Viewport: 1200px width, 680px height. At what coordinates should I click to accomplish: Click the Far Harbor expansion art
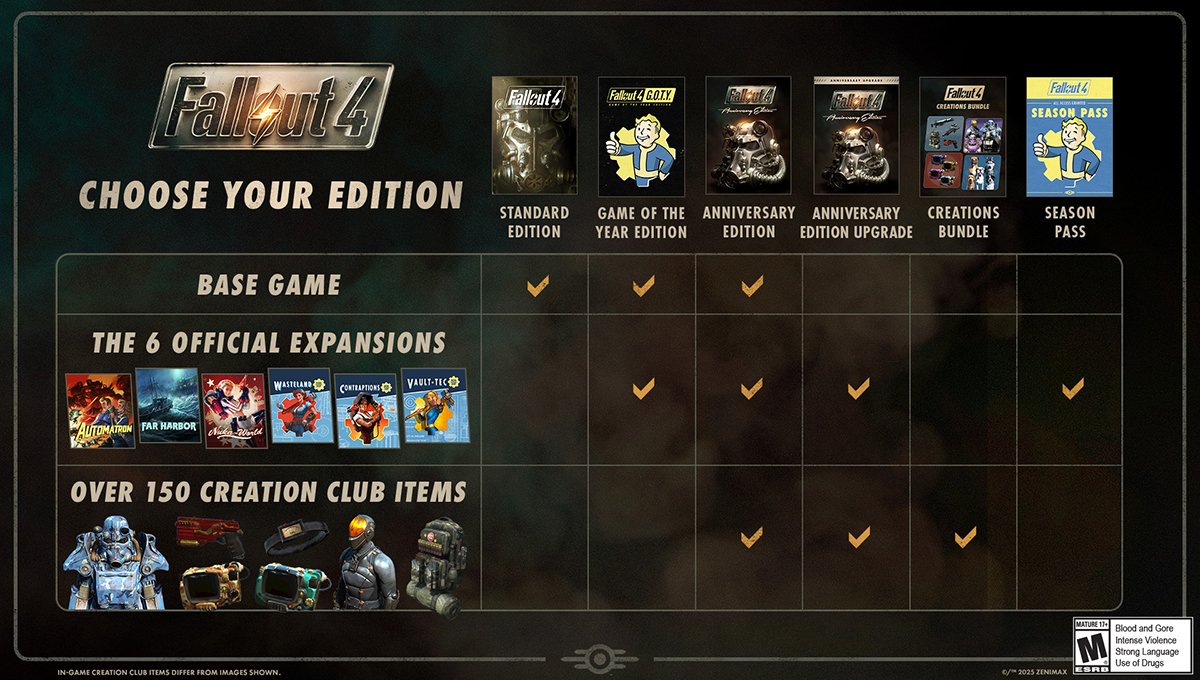[167, 407]
